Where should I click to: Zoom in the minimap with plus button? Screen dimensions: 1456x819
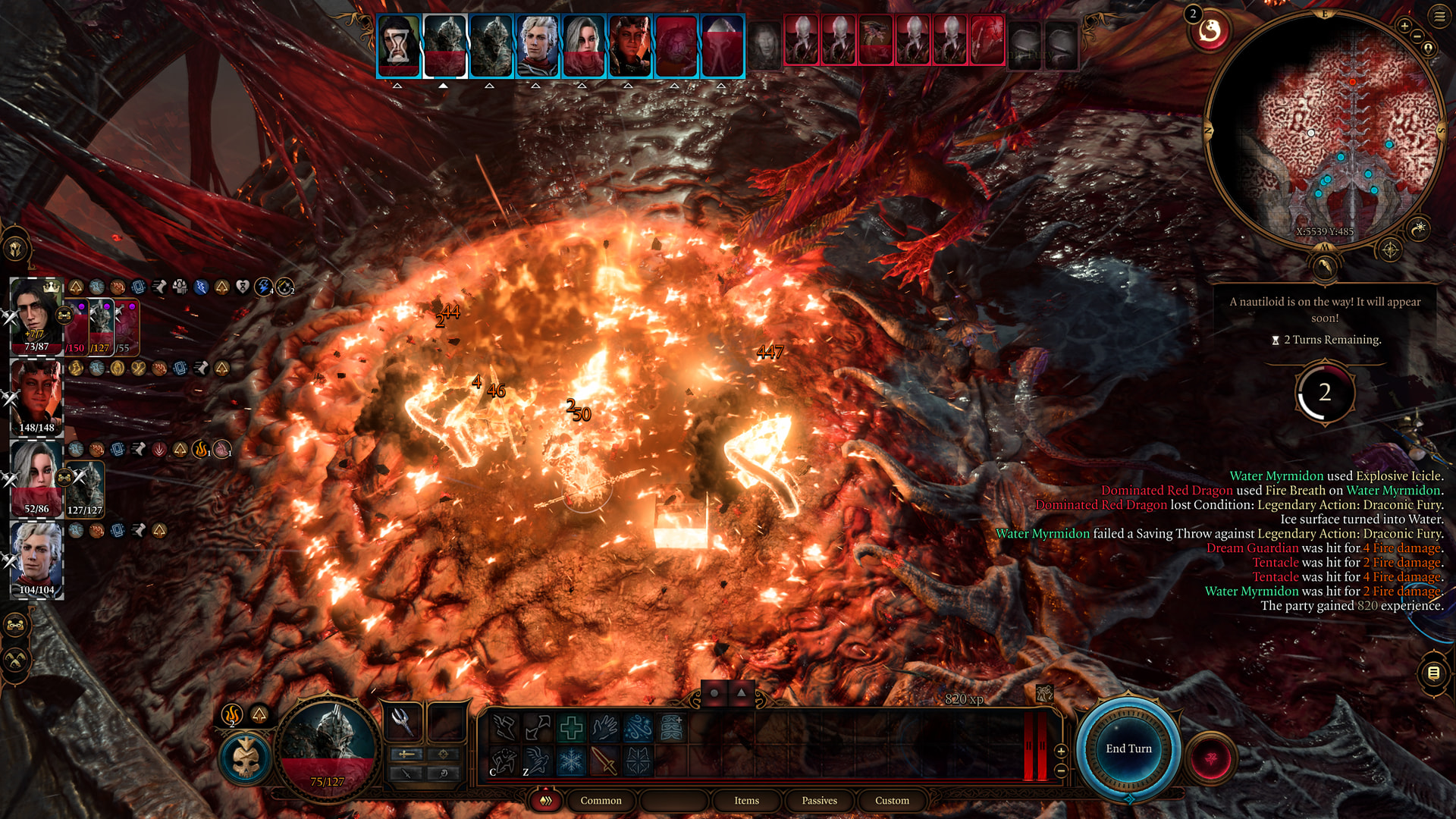point(1404,26)
